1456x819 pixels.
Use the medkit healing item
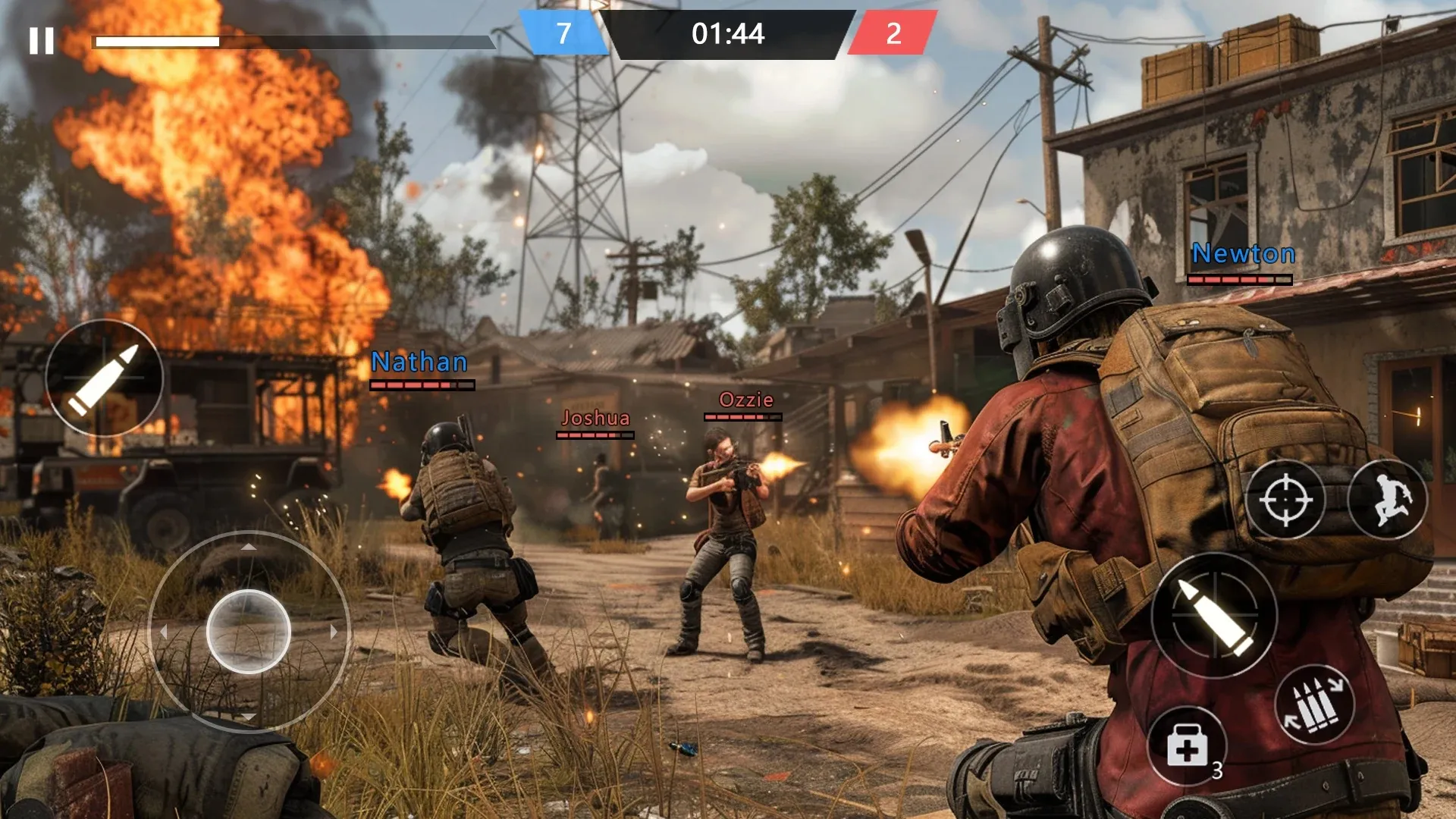click(x=1187, y=746)
